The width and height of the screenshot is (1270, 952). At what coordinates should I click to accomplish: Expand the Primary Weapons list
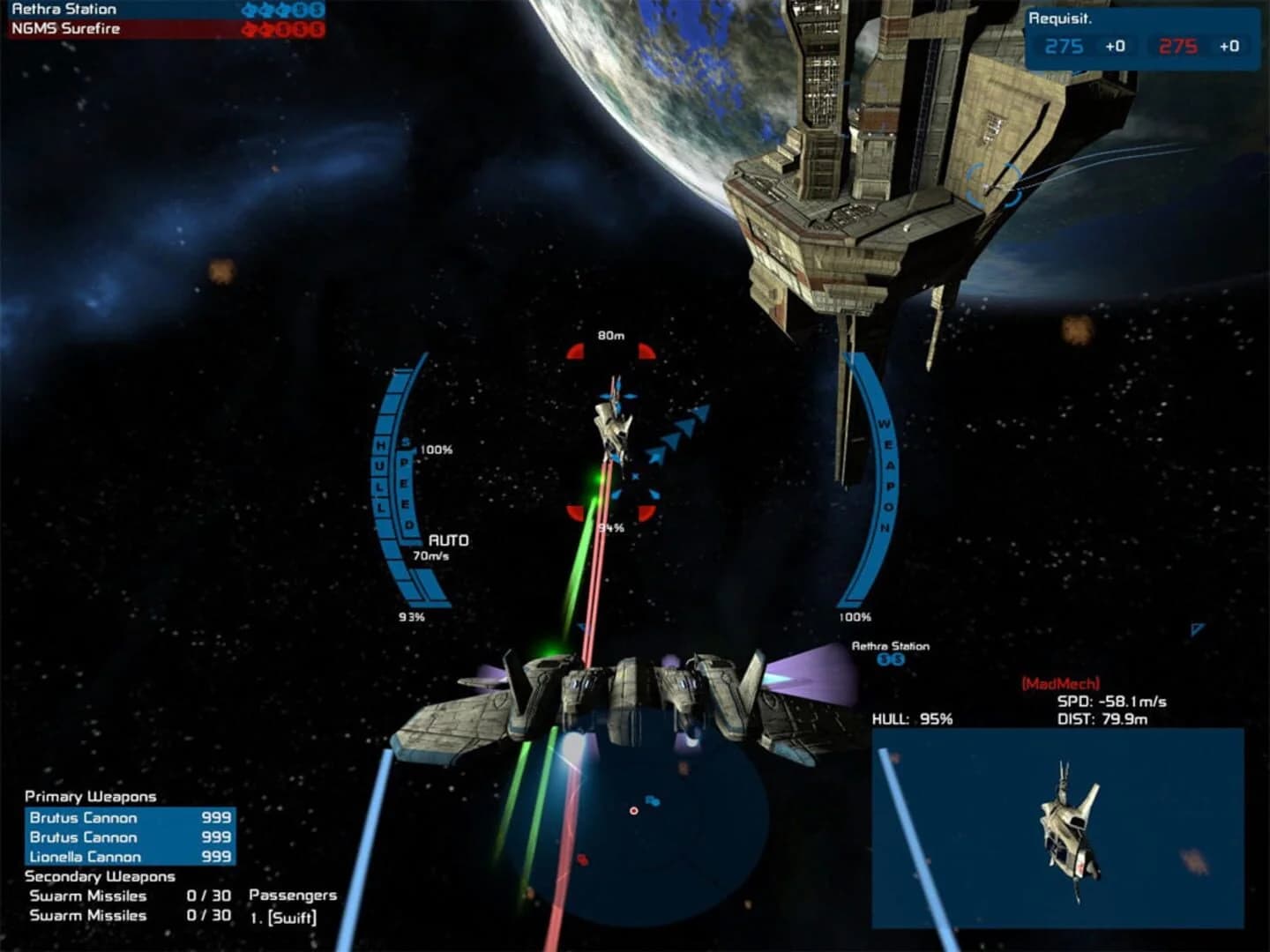pos(90,797)
